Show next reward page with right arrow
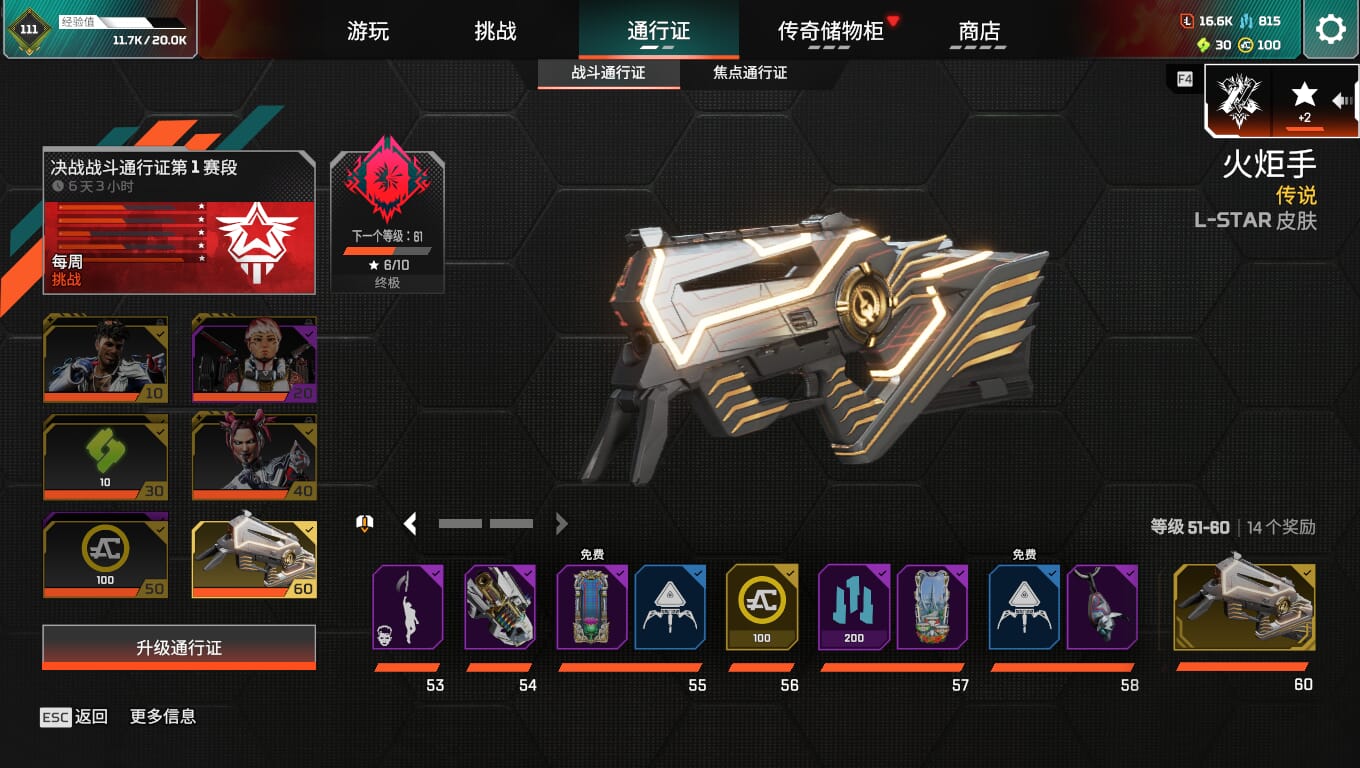Viewport: 1360px width, 768px height. pyautogui.click(x=561, y=523)
